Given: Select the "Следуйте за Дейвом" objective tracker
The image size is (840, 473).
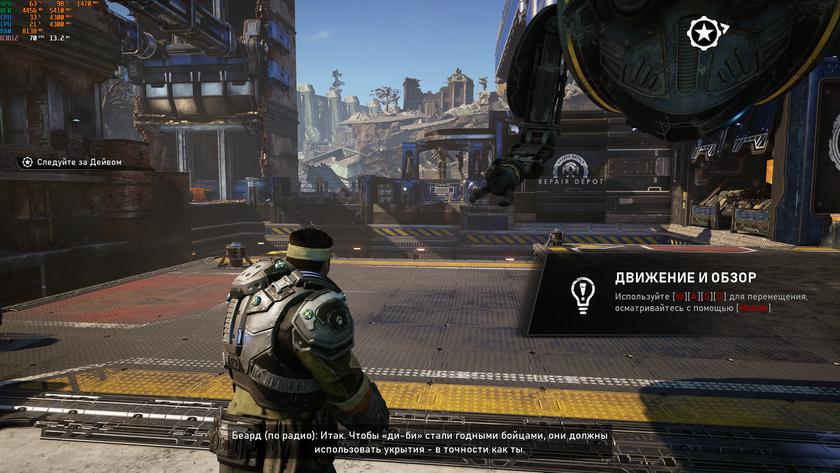Looking at the screenshot, I should pyautogui.click(x=72, y=162).
